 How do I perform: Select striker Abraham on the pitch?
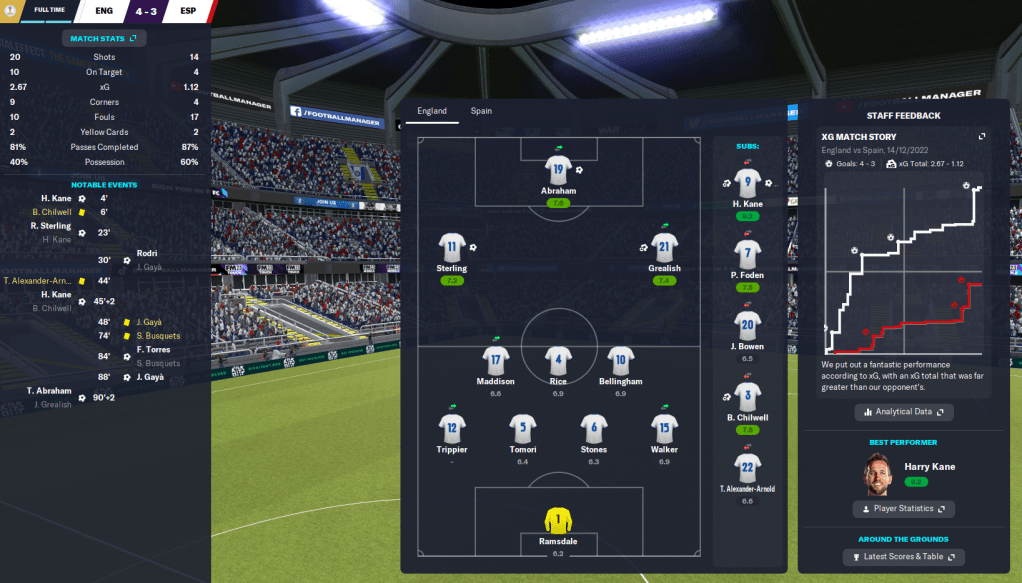[558, 170]
